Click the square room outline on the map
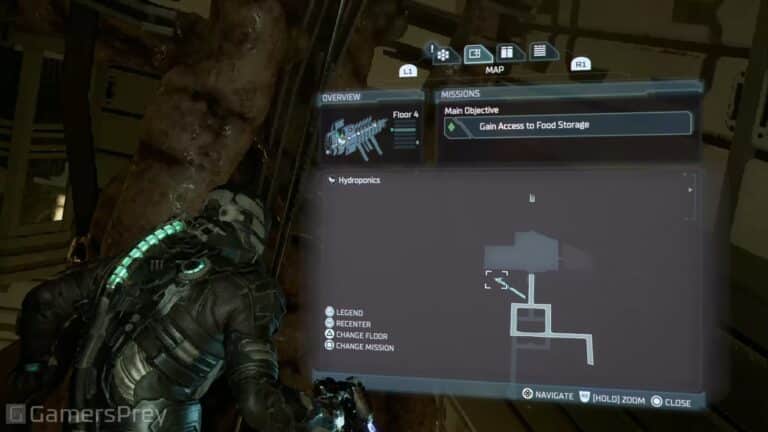The height and width of the screenshot is (432, 768). [530, 320]
